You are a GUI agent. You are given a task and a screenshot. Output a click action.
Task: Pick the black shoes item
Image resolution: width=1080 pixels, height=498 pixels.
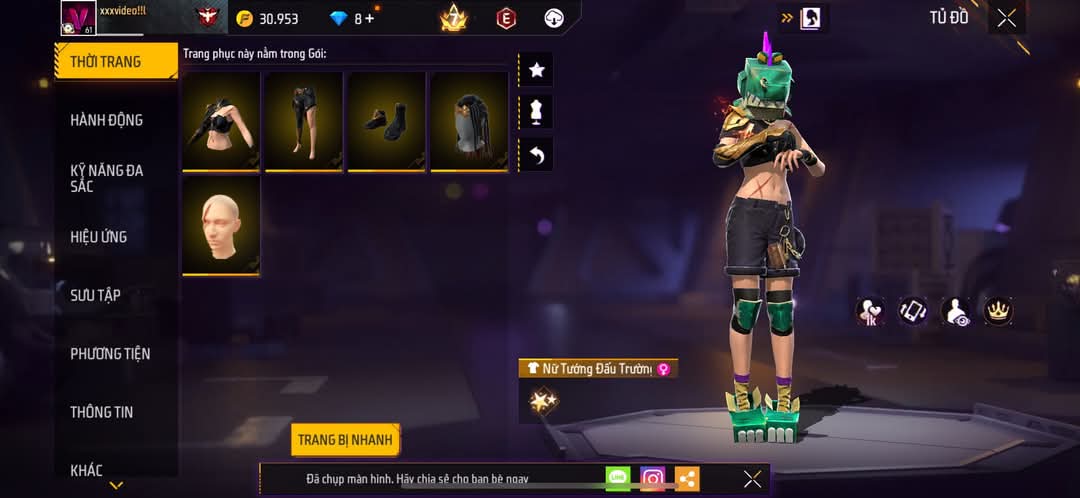[386, 121]
